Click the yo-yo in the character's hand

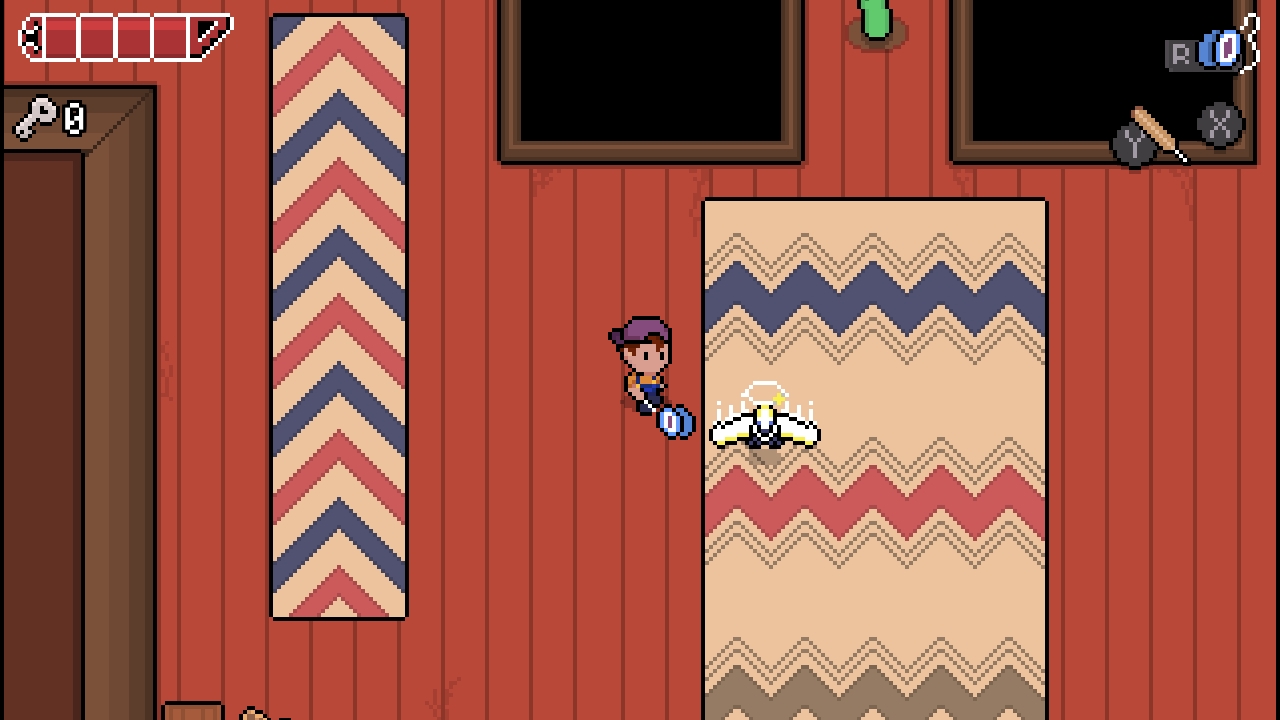click(676, 424)
